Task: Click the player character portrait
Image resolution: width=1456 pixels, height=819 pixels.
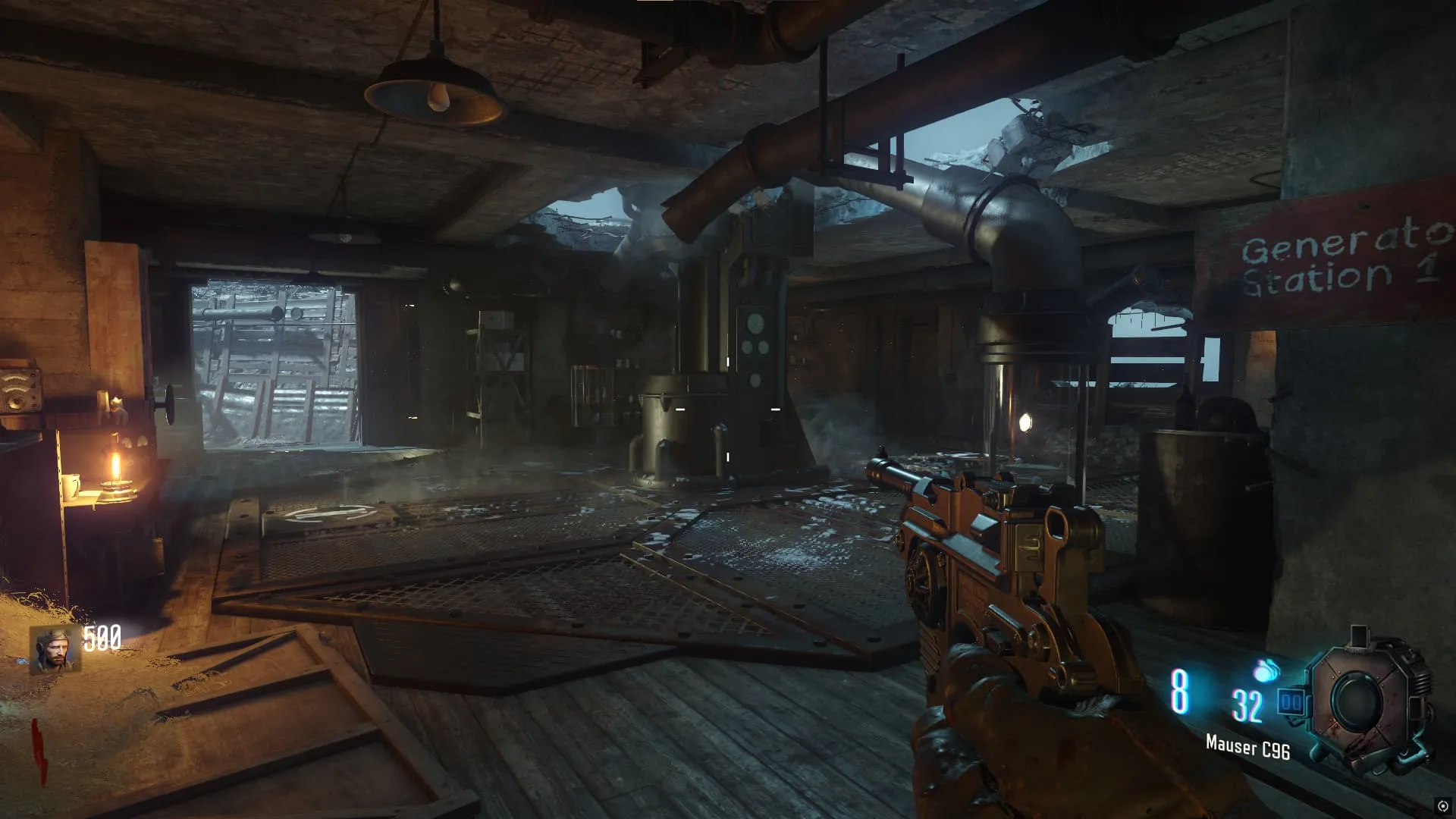Action: tap(55, 650)
